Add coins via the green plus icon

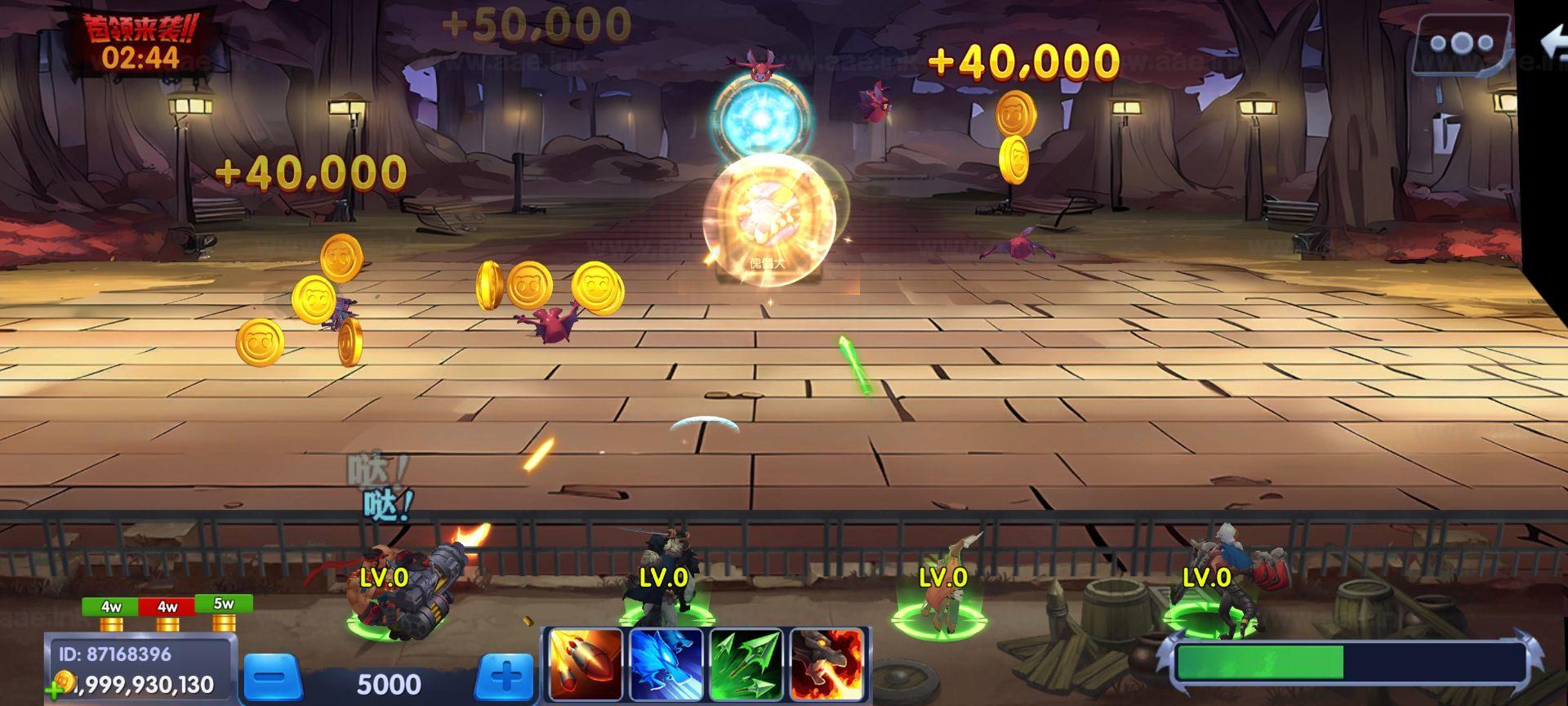(55, 690)
